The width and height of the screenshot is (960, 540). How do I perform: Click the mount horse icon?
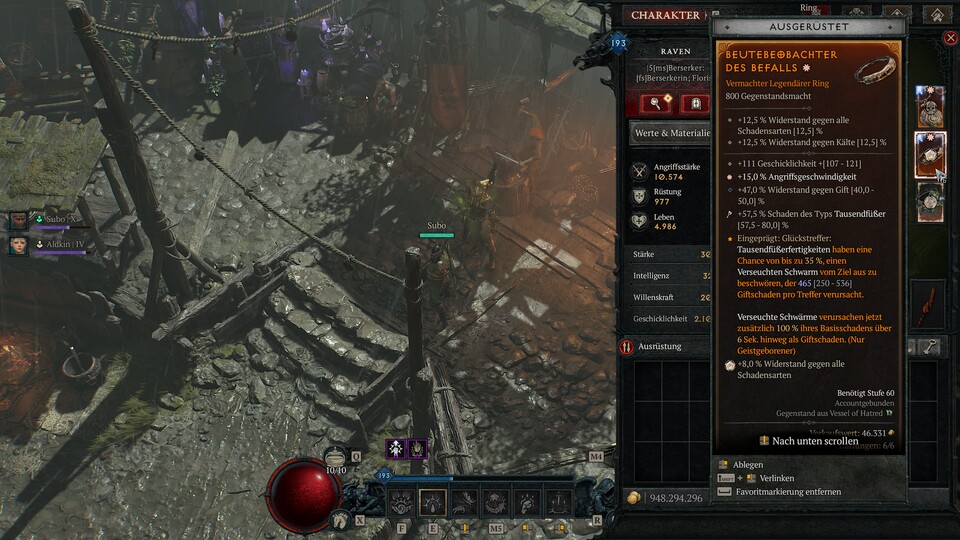tap(341, 518)
